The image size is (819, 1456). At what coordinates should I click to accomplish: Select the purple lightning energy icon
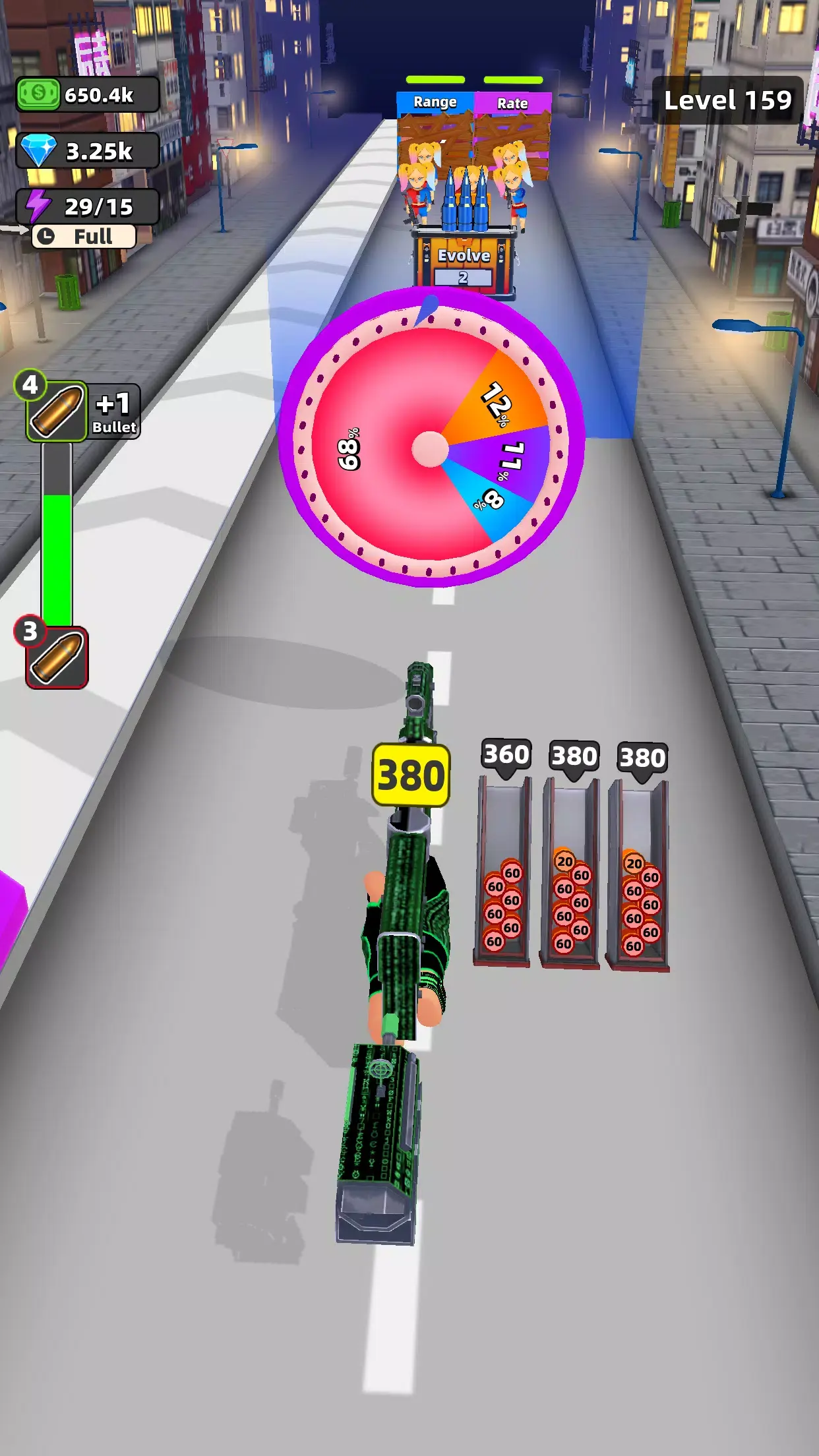tap(38, 206)
